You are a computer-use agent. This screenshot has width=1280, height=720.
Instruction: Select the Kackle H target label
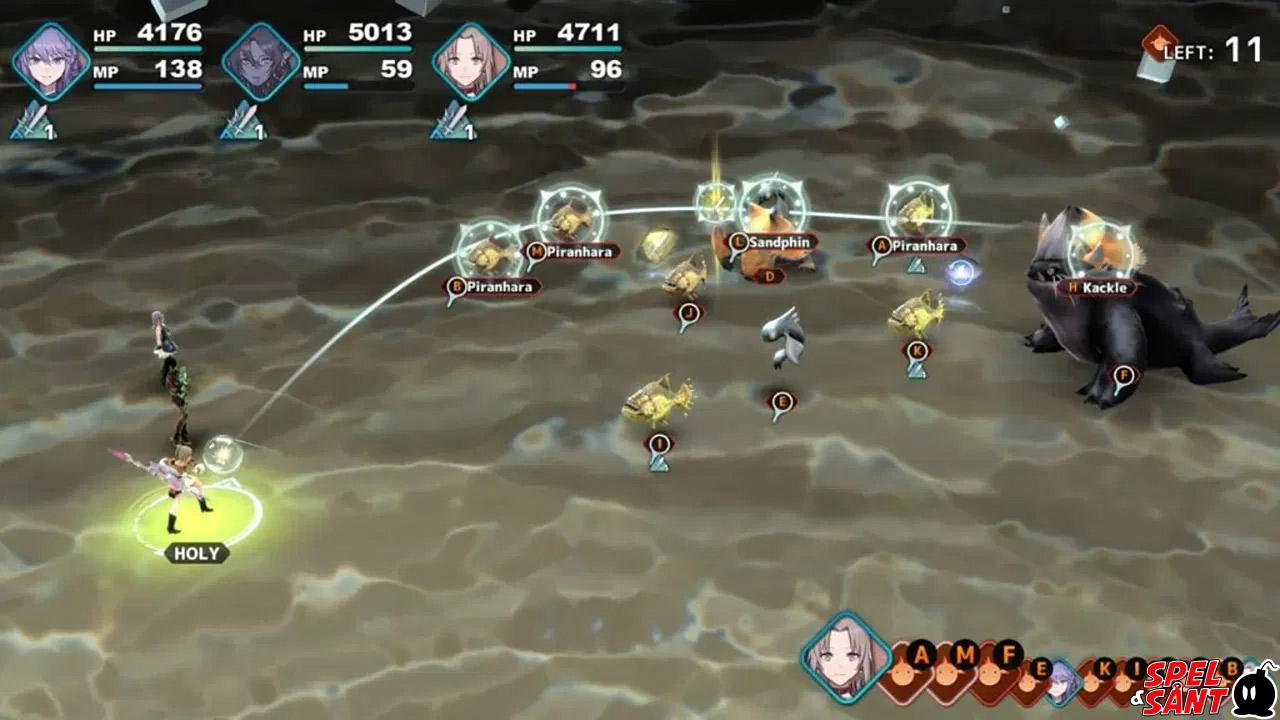1097,288
